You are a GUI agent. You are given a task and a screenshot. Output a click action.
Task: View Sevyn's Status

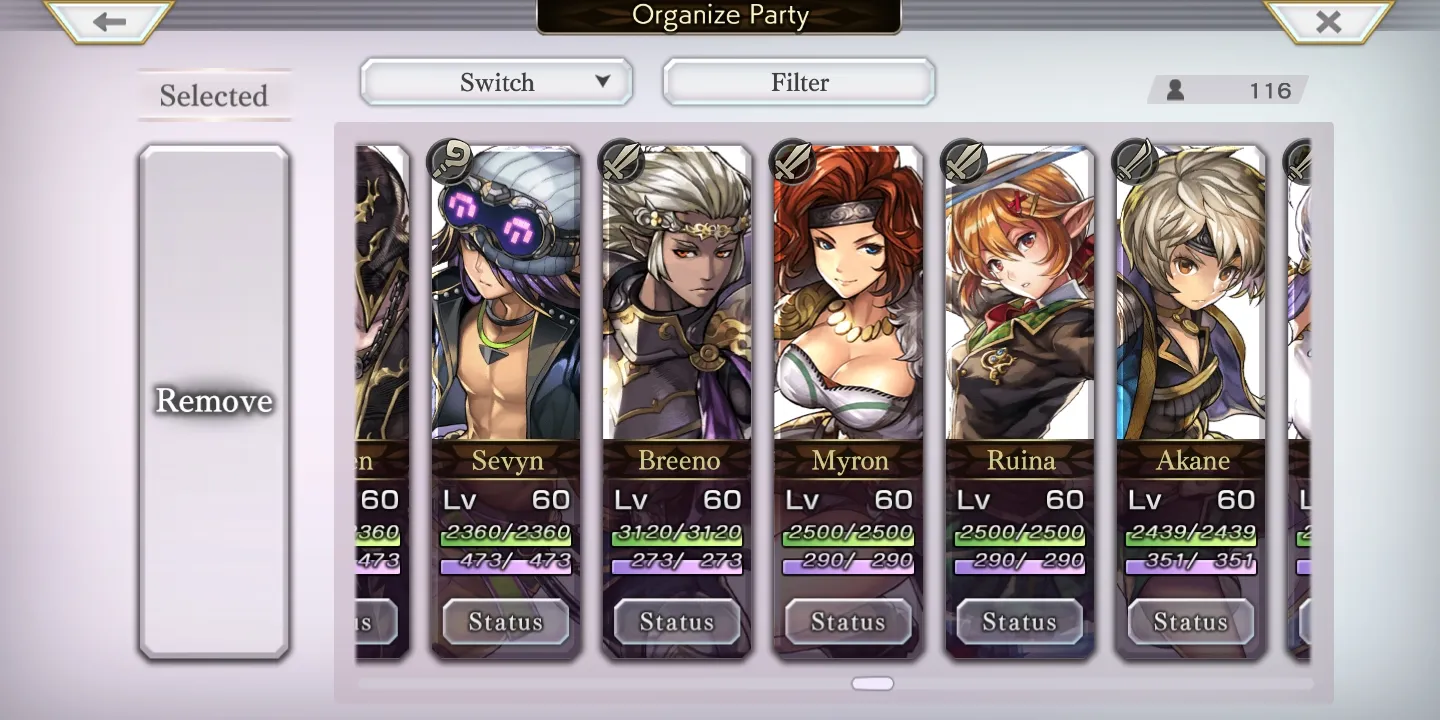point(506,622)
